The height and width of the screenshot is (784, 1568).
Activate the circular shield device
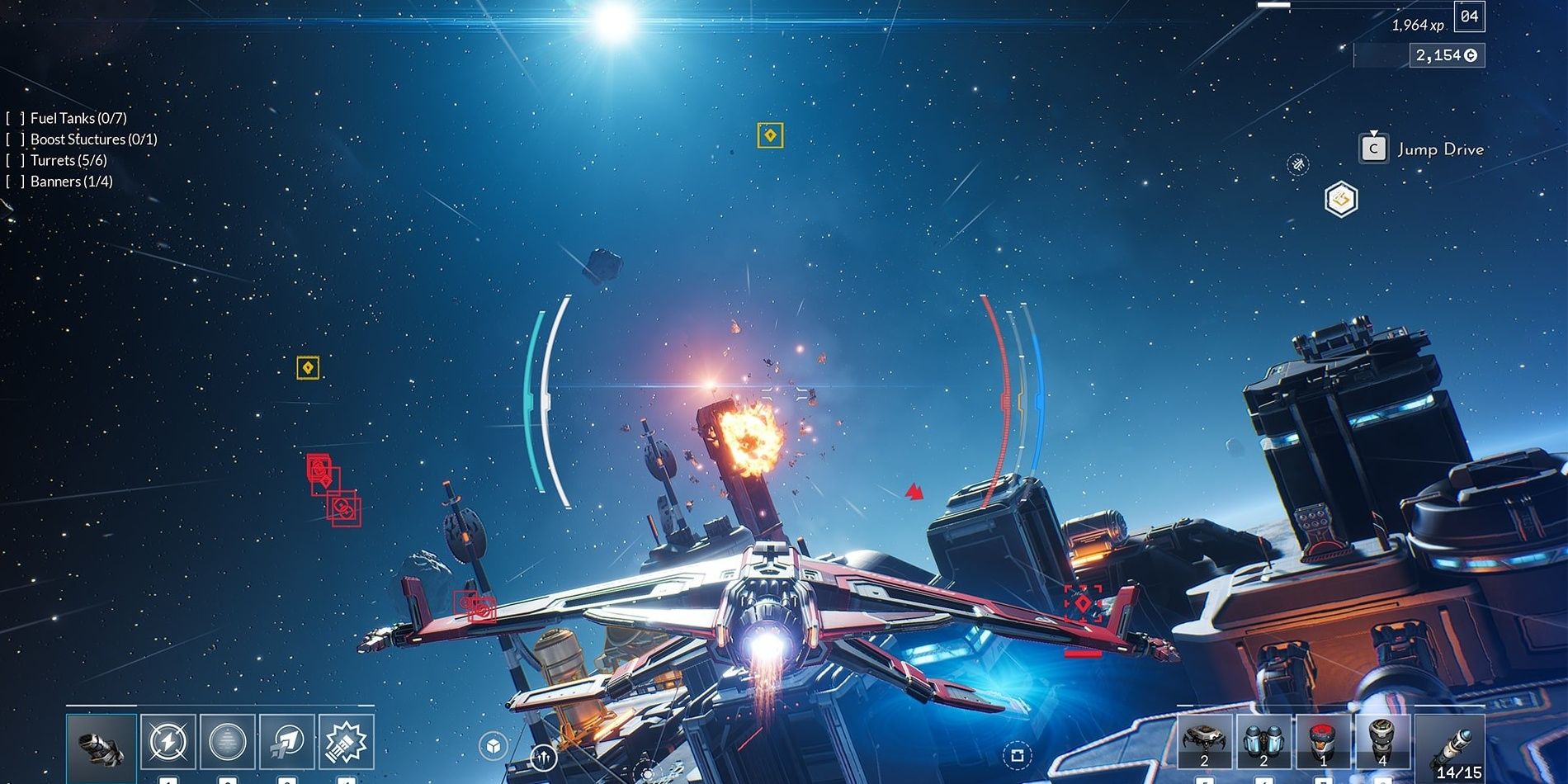[228, 742]
